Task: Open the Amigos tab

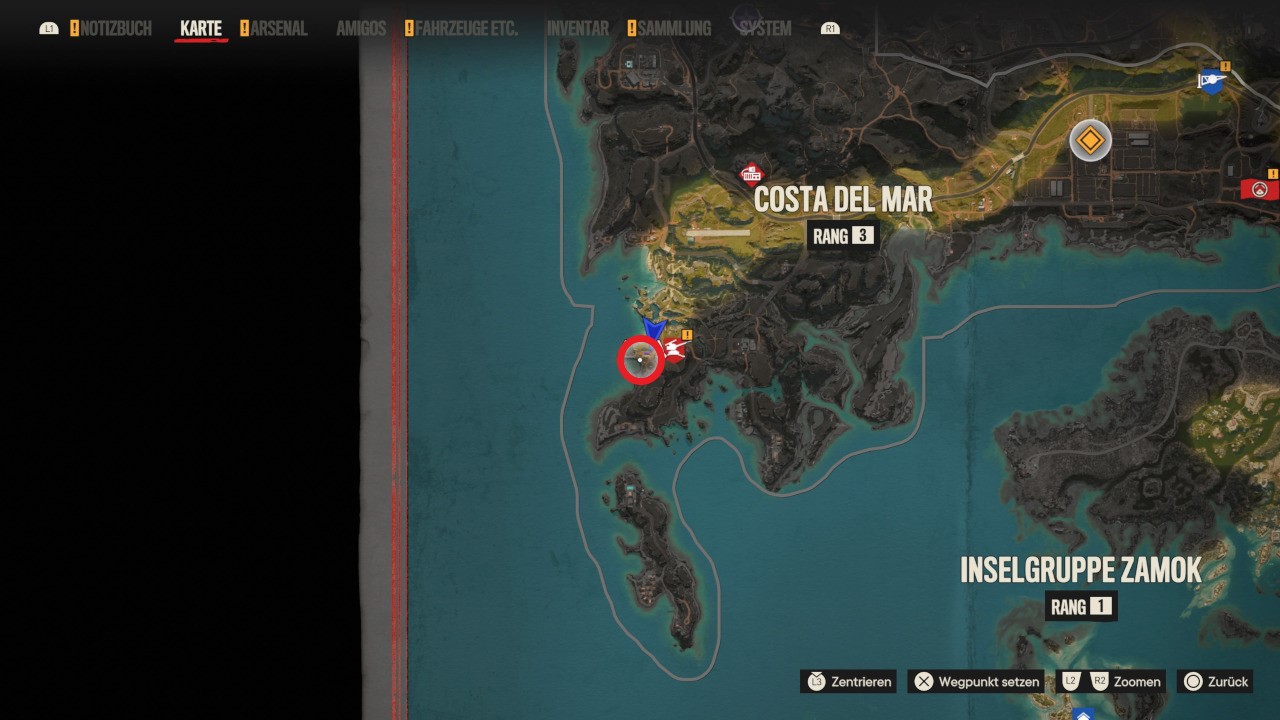Action: [x=361, y=29]
